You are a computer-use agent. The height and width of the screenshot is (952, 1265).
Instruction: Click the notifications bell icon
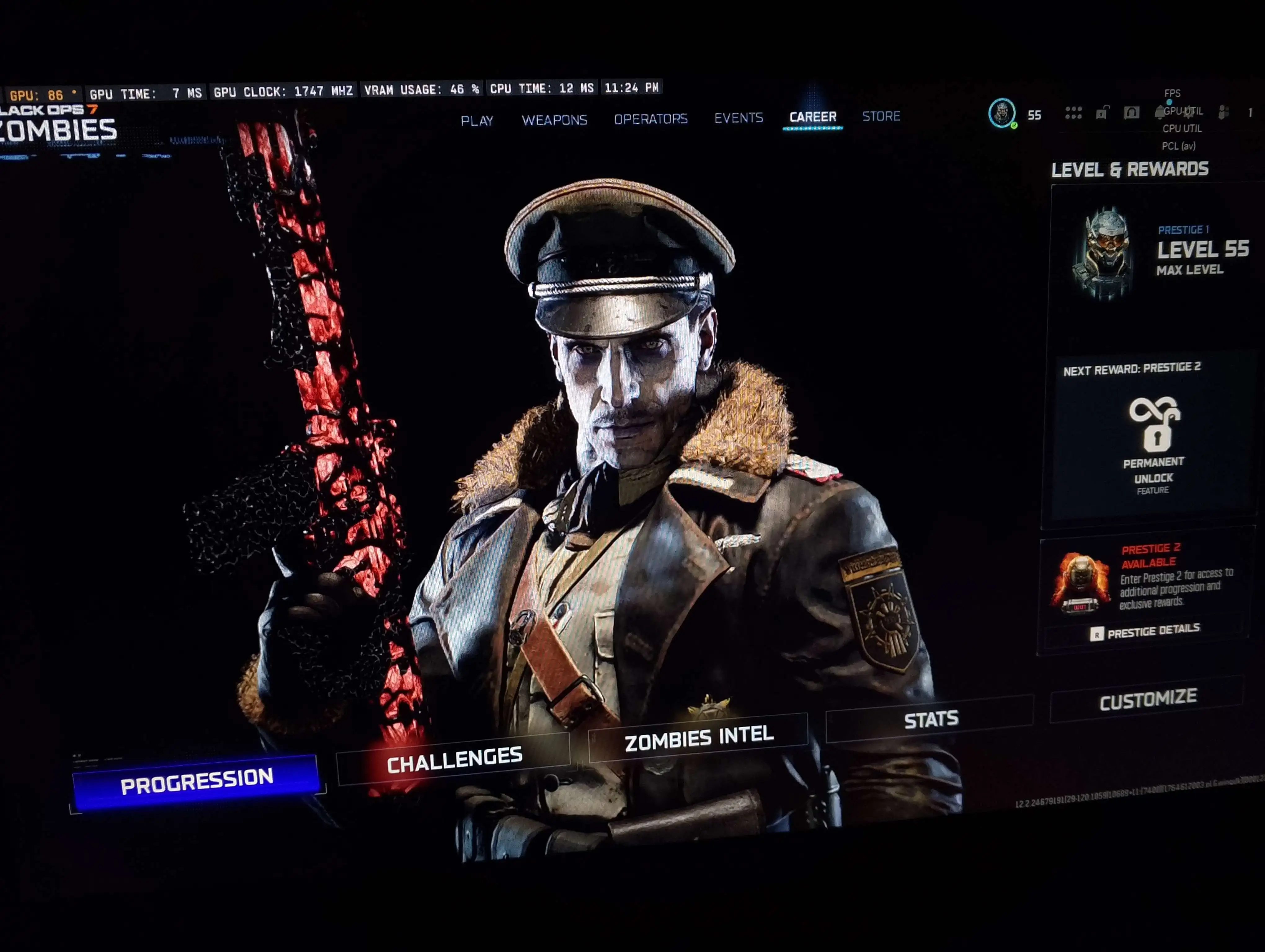[x=1160, y=112]
